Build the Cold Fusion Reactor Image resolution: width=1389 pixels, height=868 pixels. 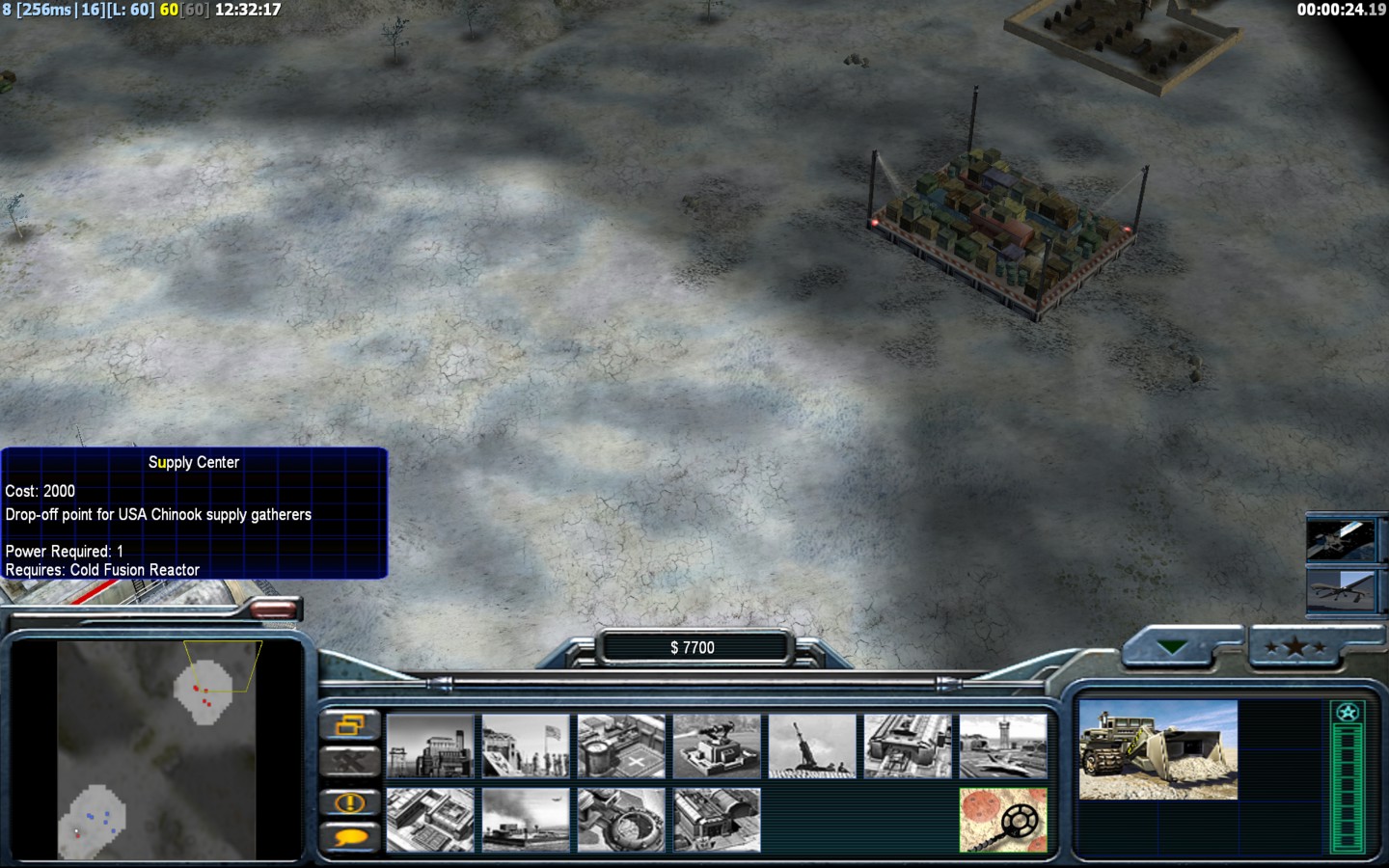[430, 746]
